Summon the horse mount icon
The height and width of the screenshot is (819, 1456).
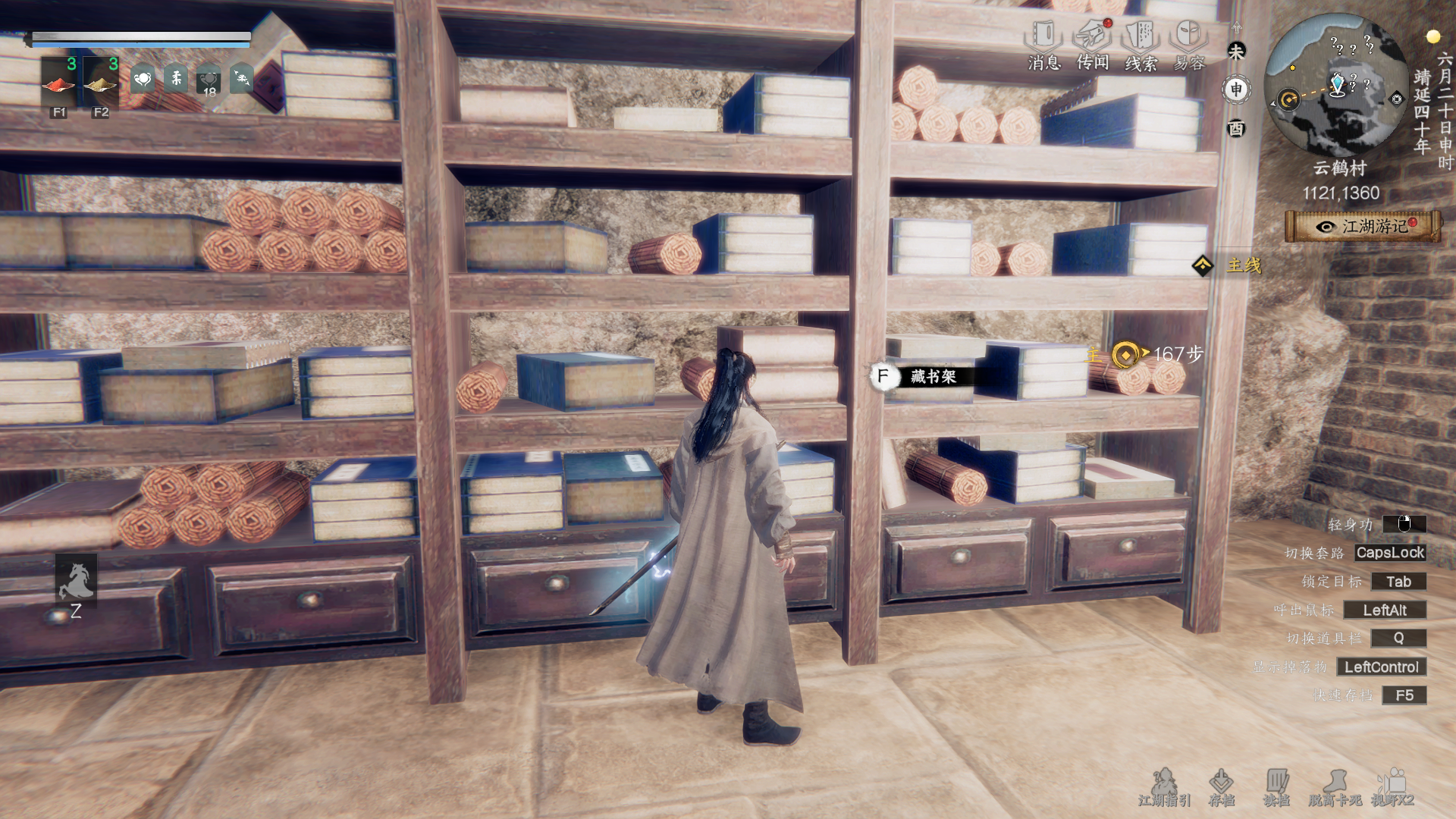click(x=76, y=581)
